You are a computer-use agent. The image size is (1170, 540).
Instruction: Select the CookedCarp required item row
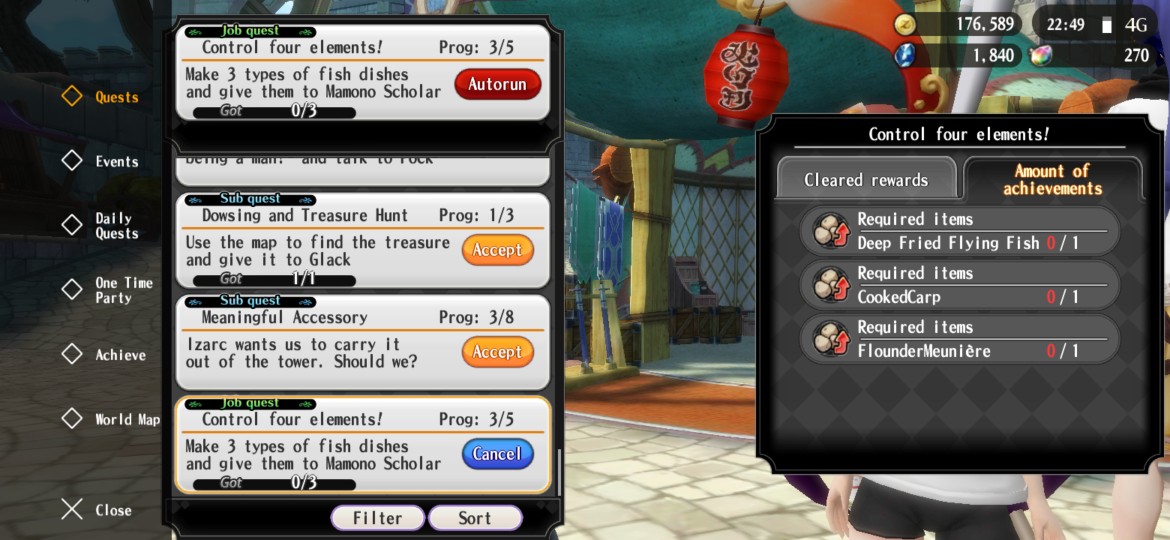click(959, 285)
